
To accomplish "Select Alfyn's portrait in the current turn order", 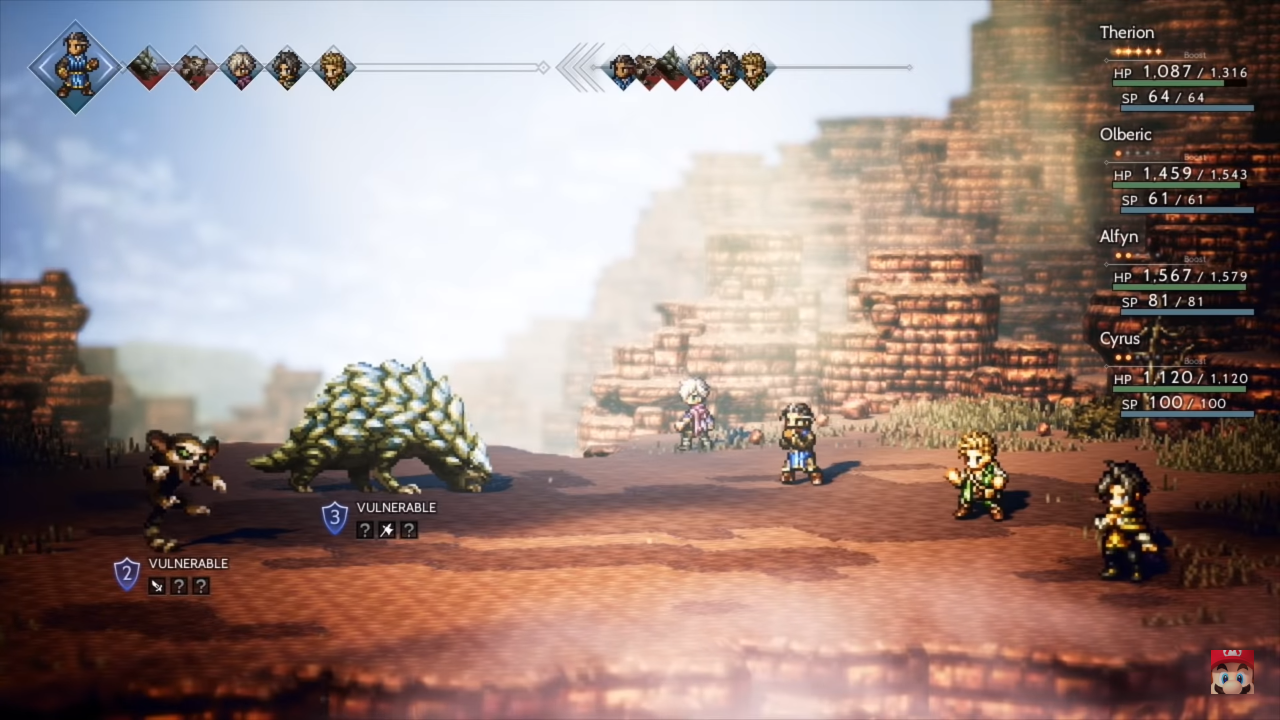I will pyautogui.click(x=333, y=67).
